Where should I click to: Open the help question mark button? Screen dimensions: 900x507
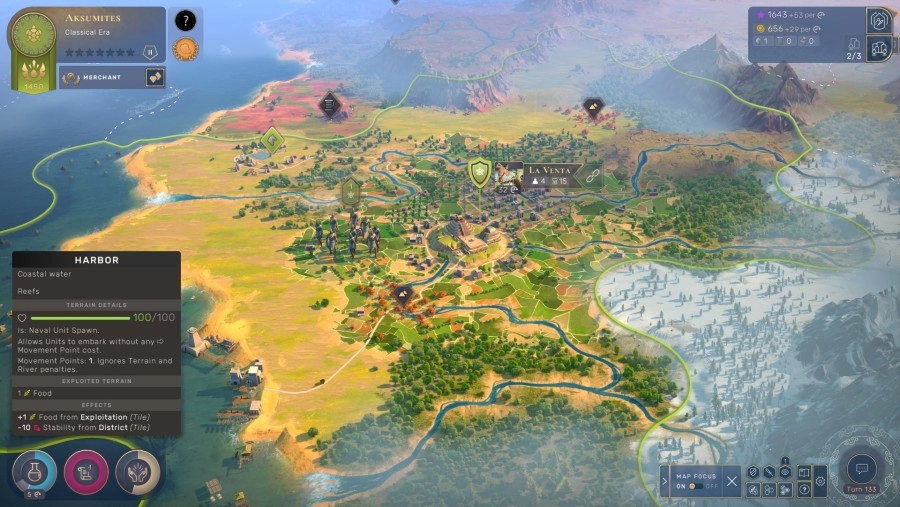click(x=804, y=490)
